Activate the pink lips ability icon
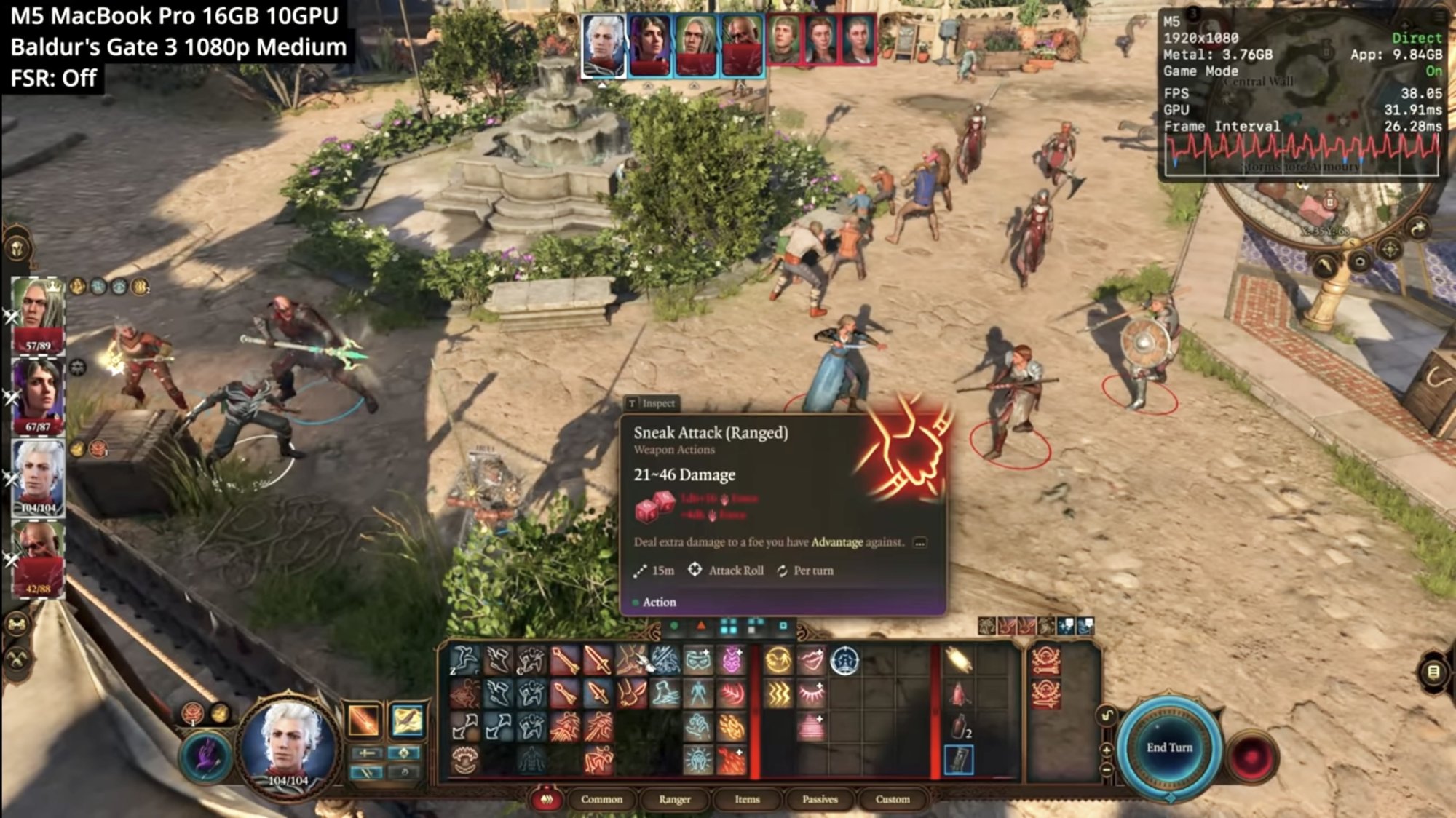Viewport: 1456px width, 818px height. point(811,661)
